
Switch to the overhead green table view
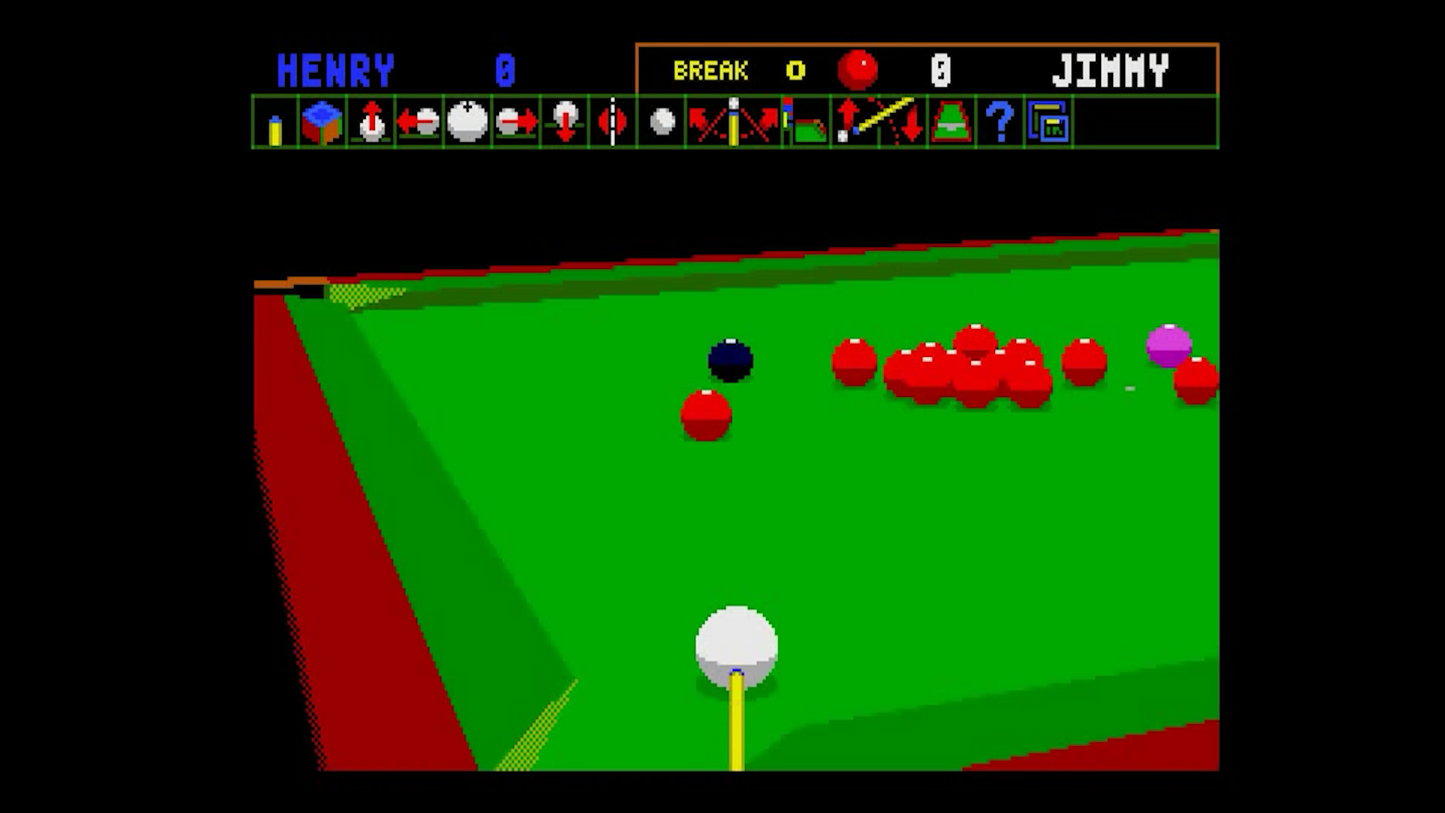[x=951, y=122]
